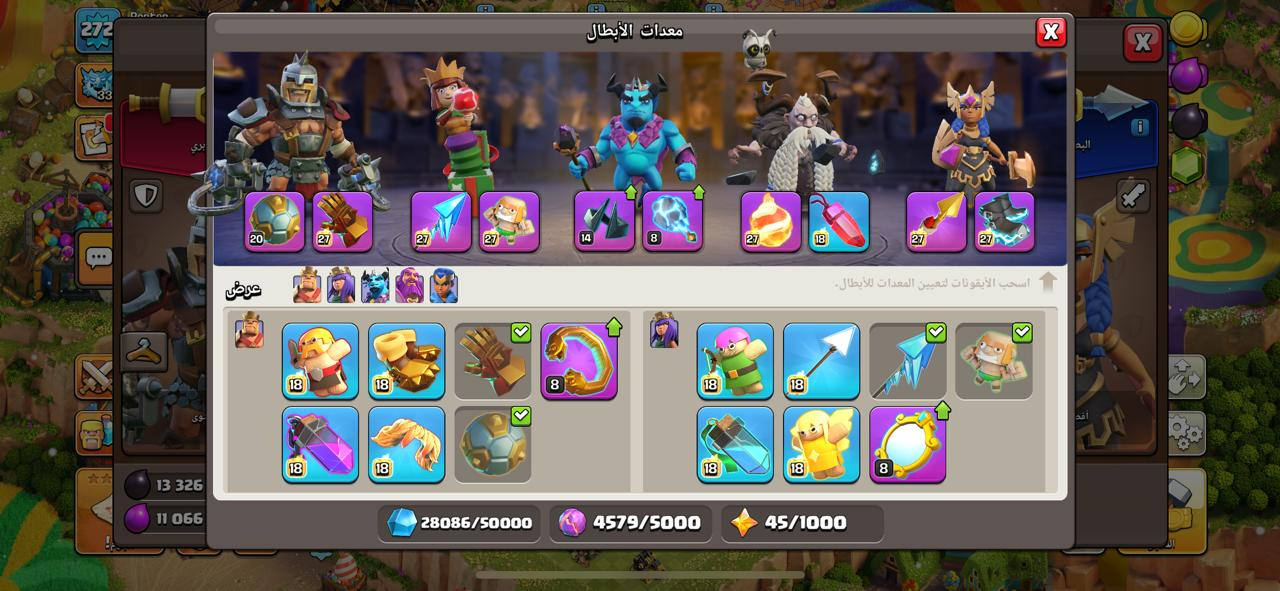Choose the equipped Fireball slot
The width and height of the screenshot is (1280, 591).
pyautogui.click(x=770, y=221)
